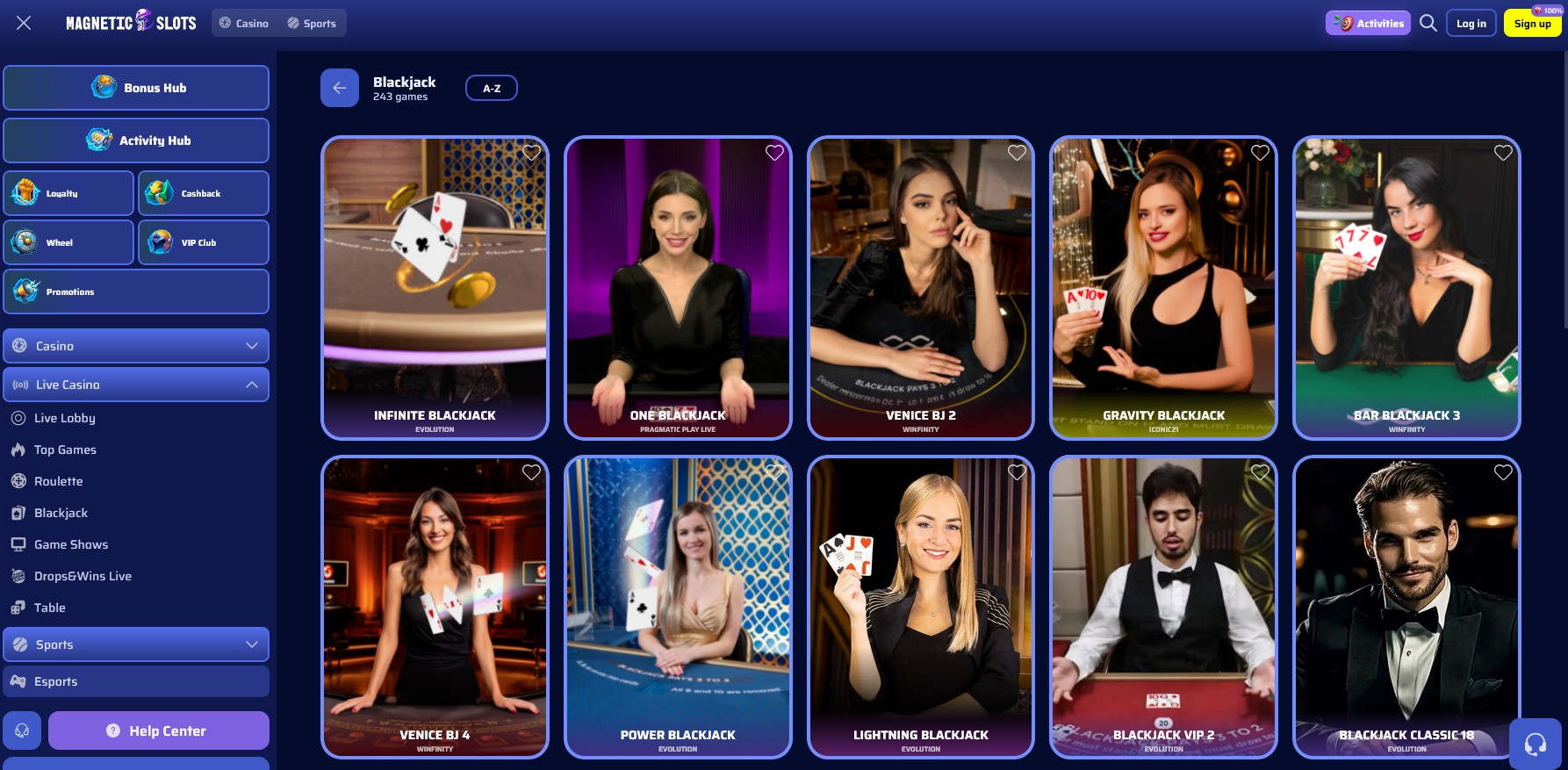The width and height of the screenshot is (1568, 770).
Task: Click the Sign up button
Action: (1532, 23)
